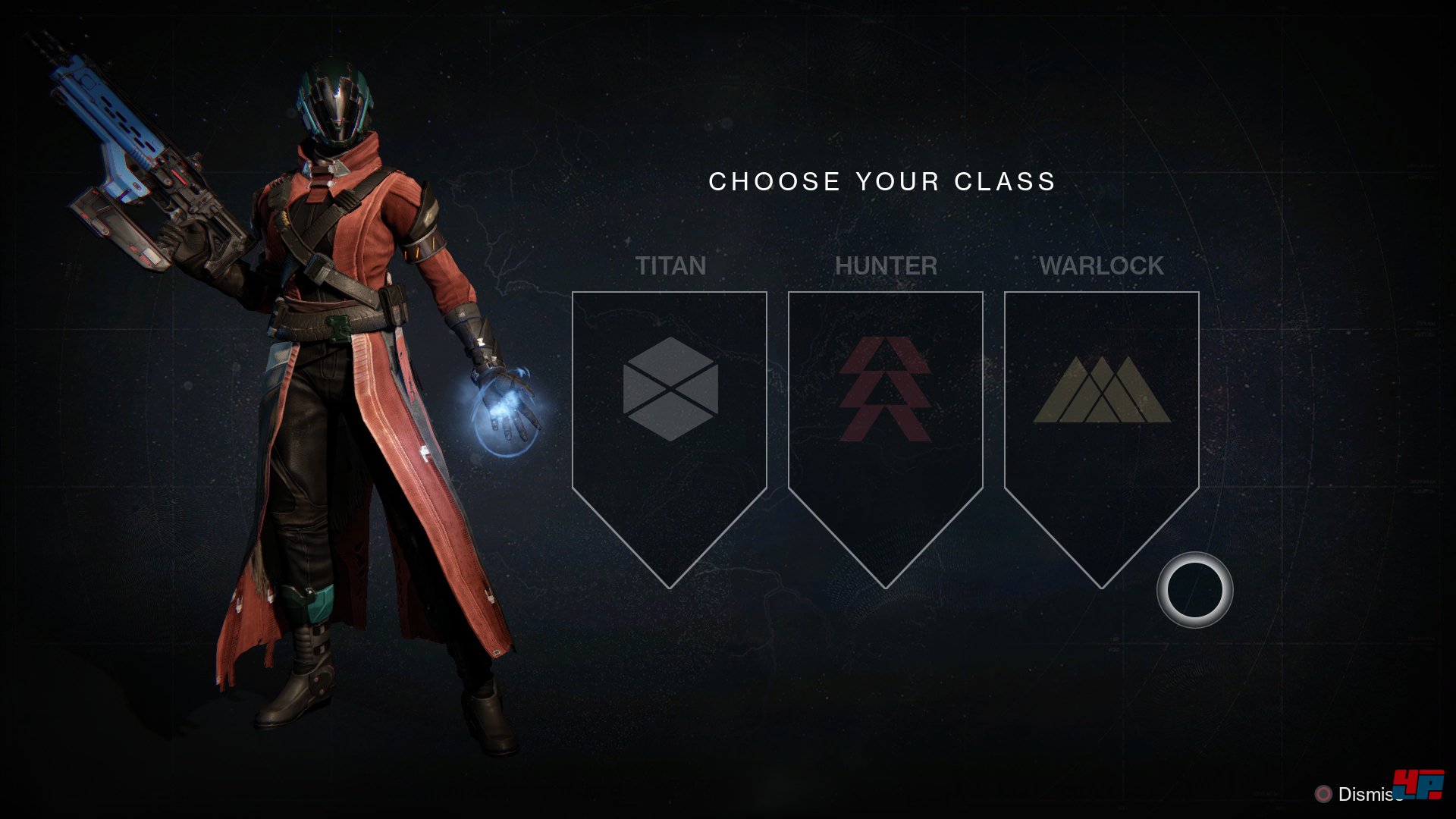Pick the Warlock class banner

pyautogui.click(x=1101, y=409)
